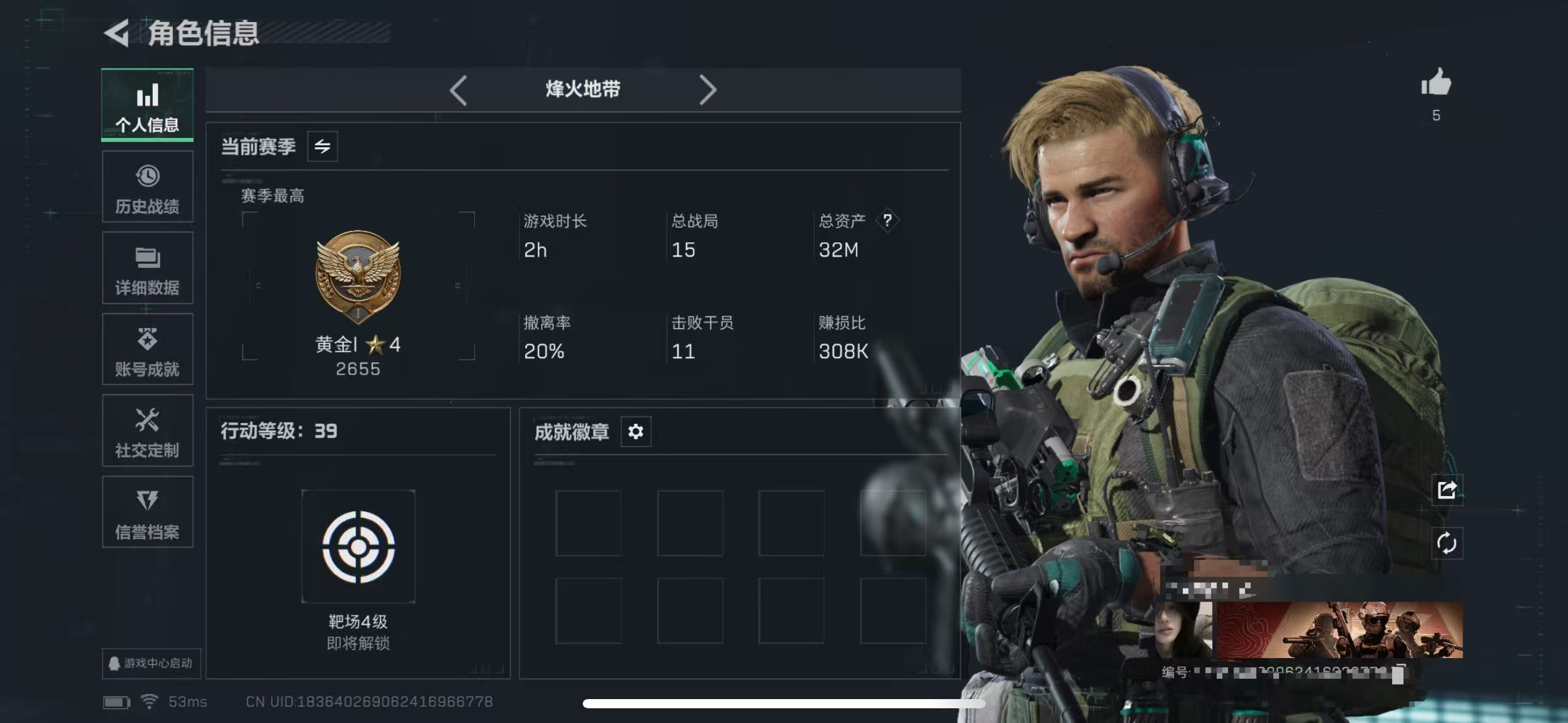Toggle the 当前赛季 season swap button
The height and width of the screenshot is (723, 1568).
pos(323,147)
